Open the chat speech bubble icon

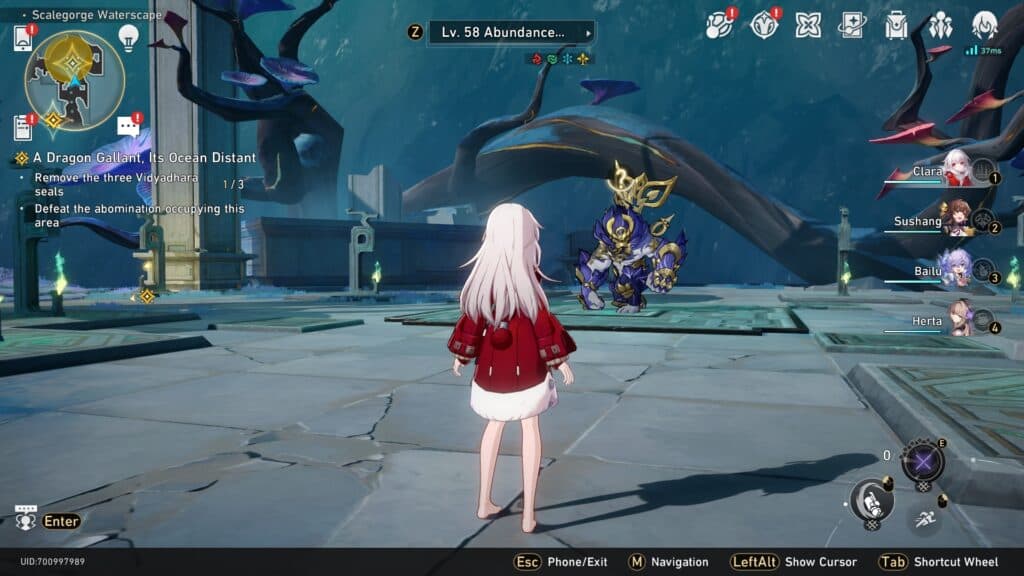coord(128,126)
